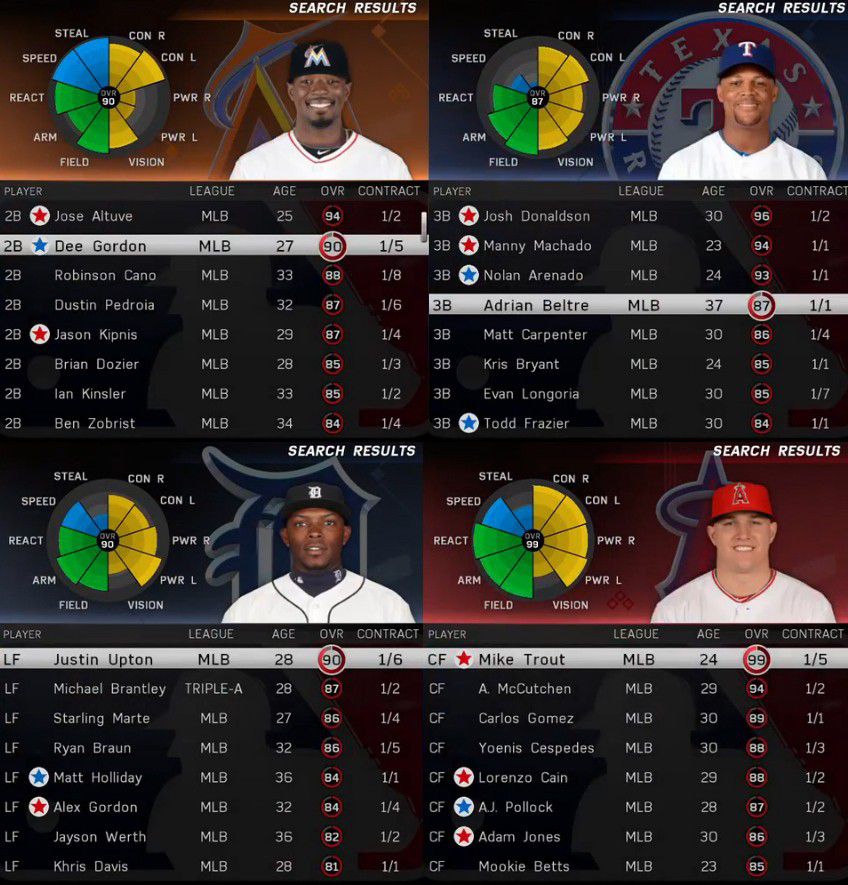
Task: Select Yoenis Cespedes row
Action: tap(536, 748)
